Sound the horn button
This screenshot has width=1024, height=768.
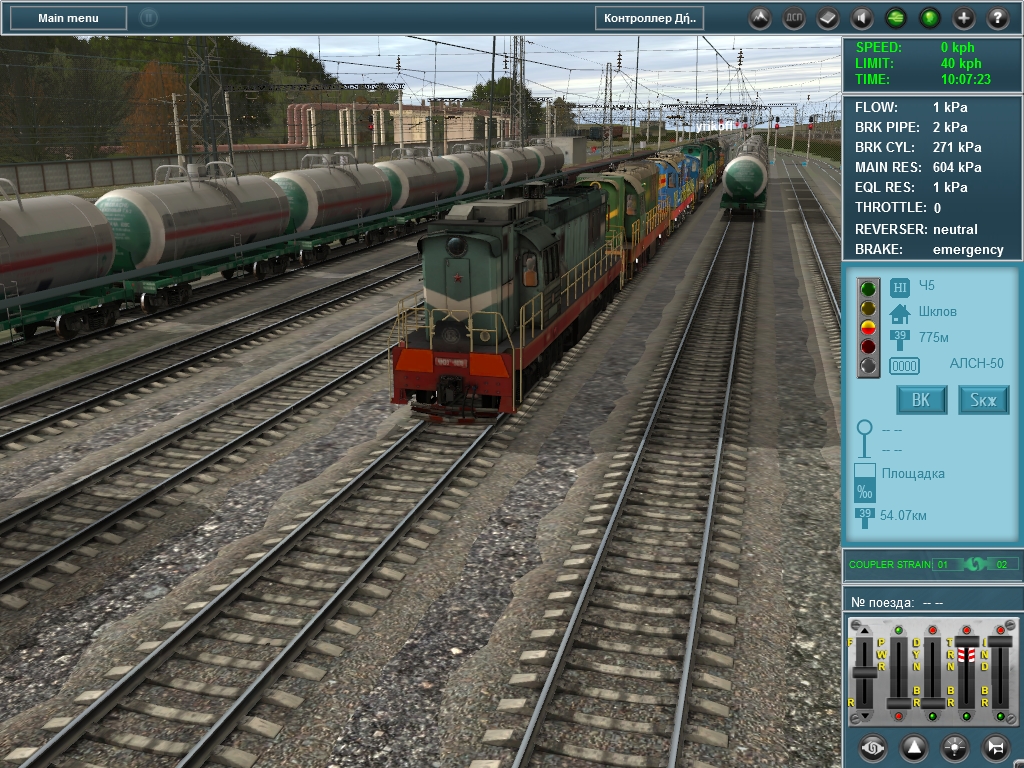point(995,747)
